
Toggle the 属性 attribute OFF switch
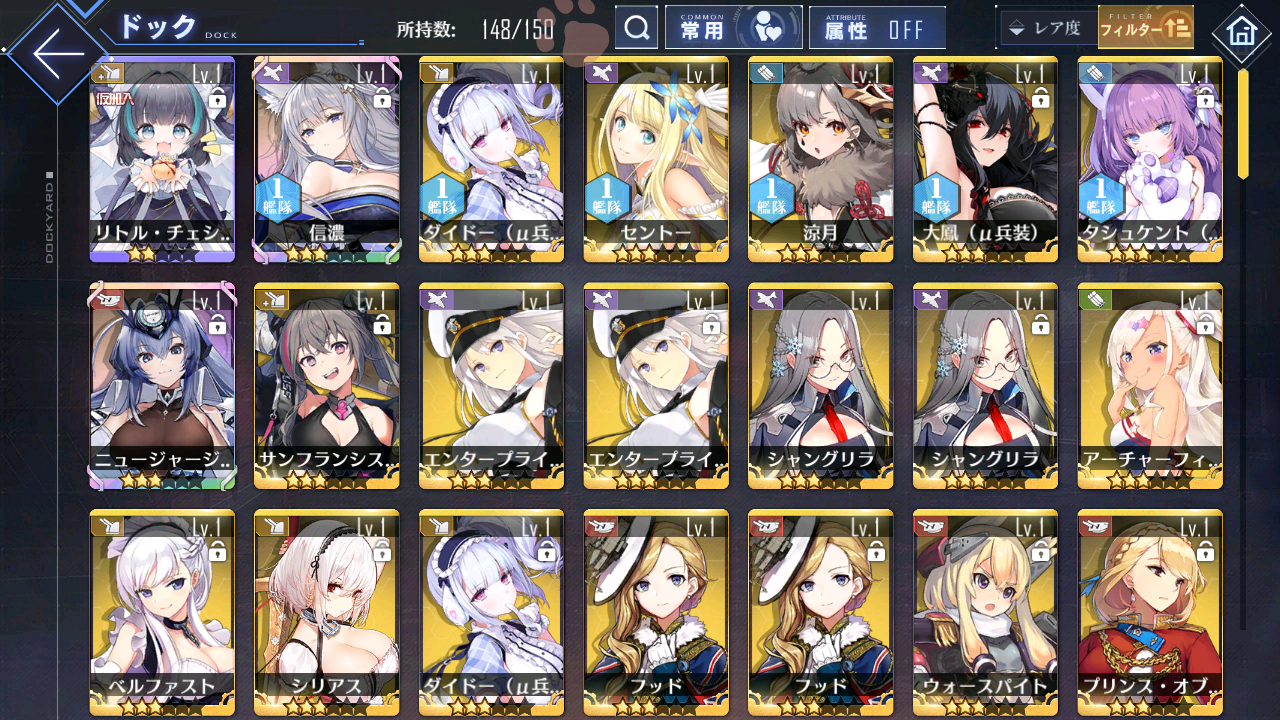click(x=876, y=28)
